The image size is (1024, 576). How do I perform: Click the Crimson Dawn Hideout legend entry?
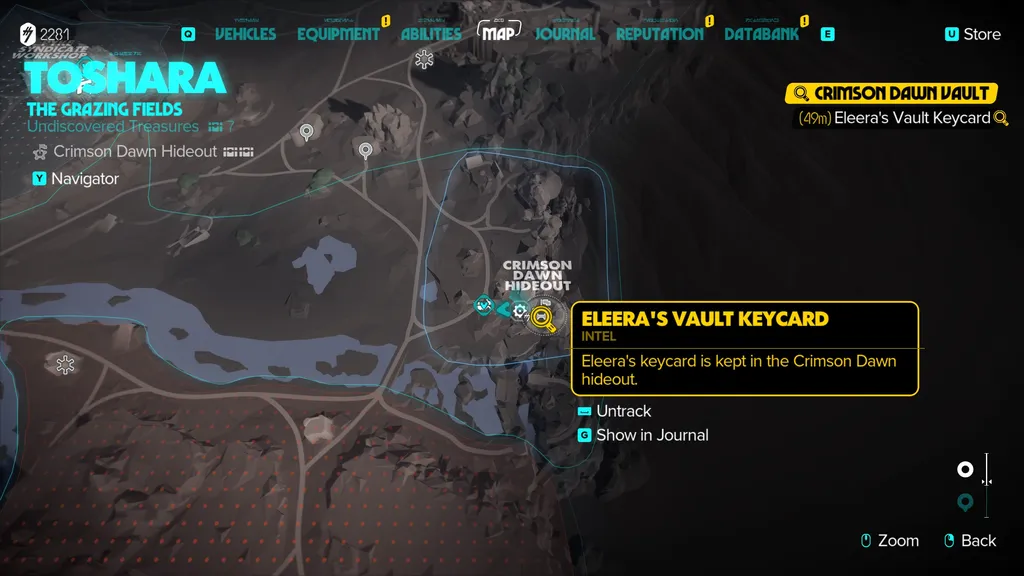point(135,152)
